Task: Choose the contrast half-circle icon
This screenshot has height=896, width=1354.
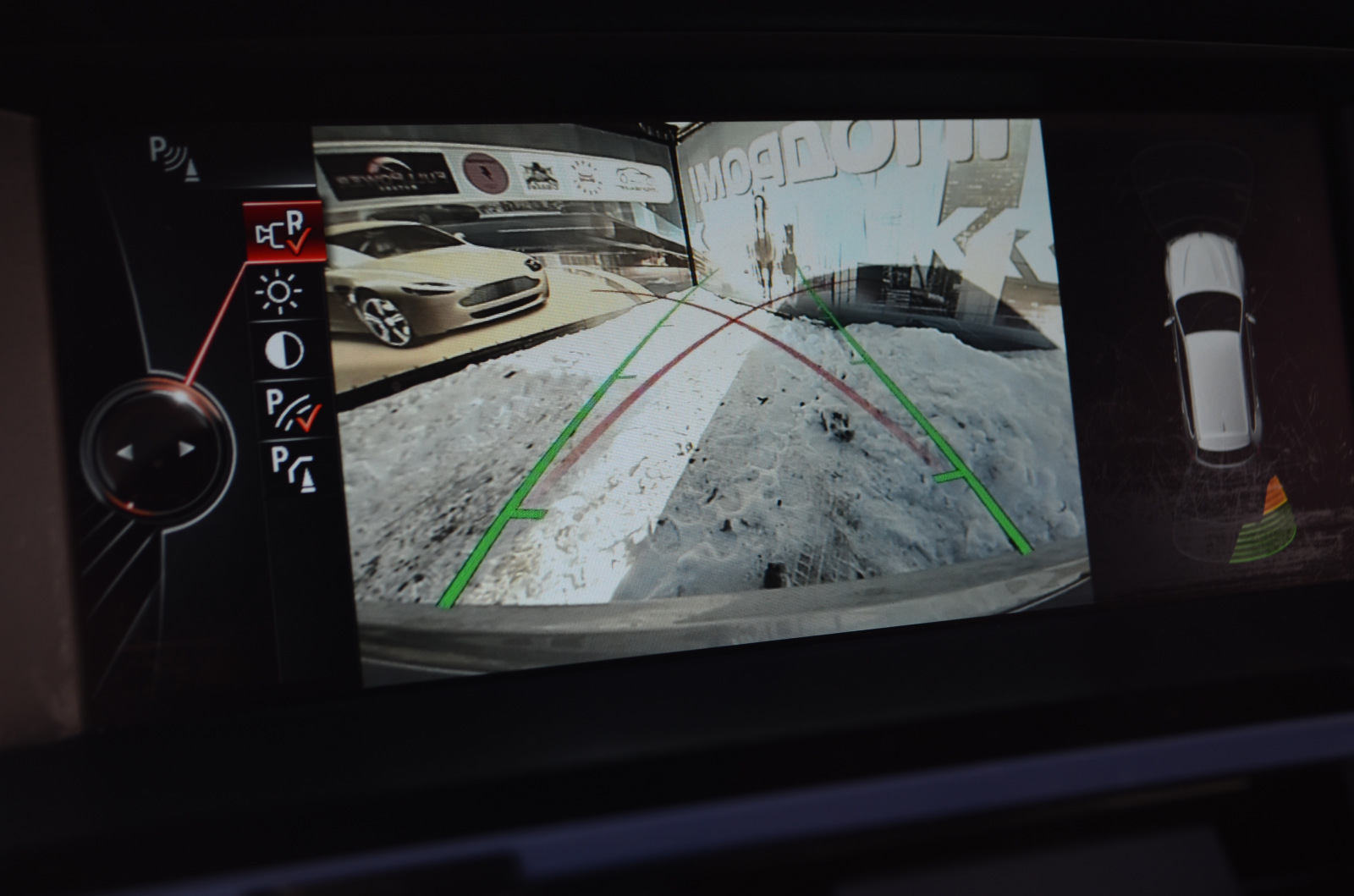Action: (x=285, y=351)
